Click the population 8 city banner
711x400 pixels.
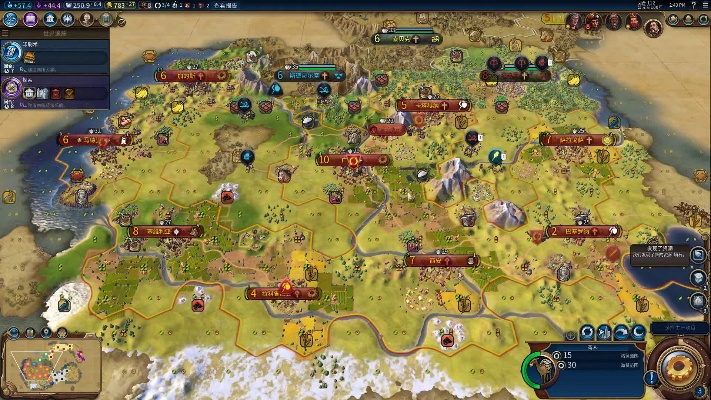pyautogui.click(x=166, y=232)
